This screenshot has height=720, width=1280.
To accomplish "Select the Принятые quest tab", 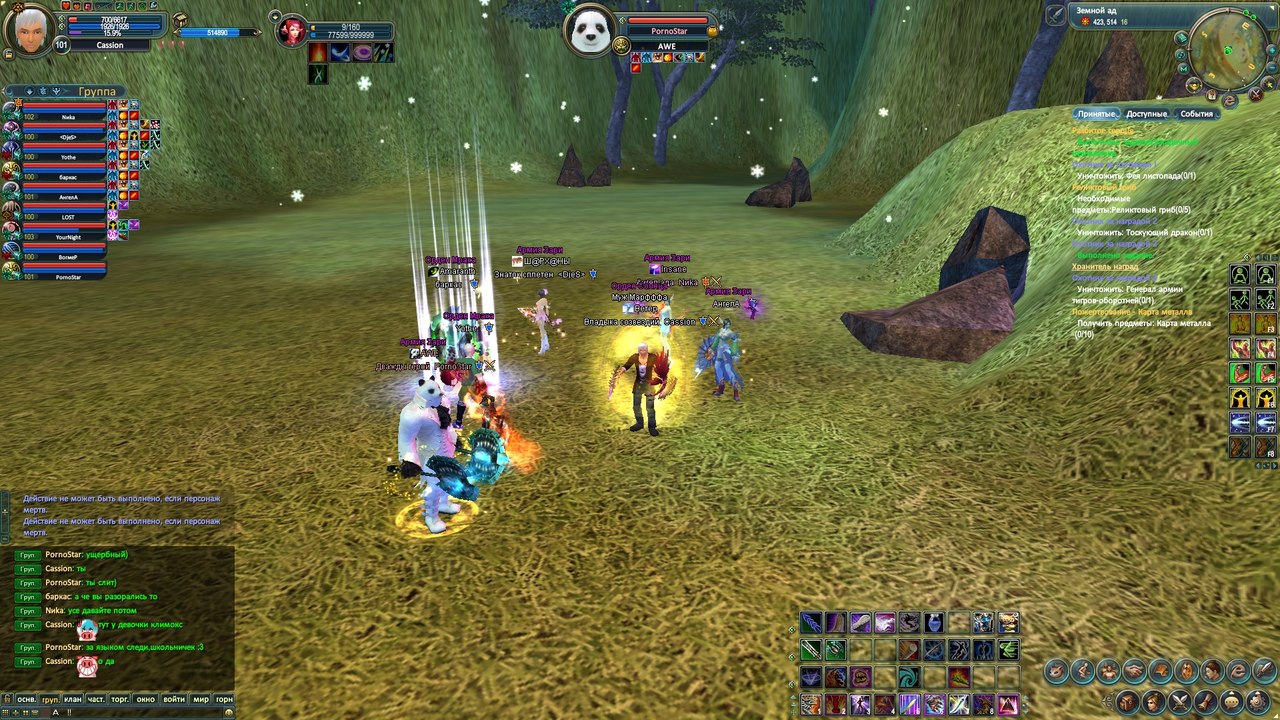I will point(1096,114).
